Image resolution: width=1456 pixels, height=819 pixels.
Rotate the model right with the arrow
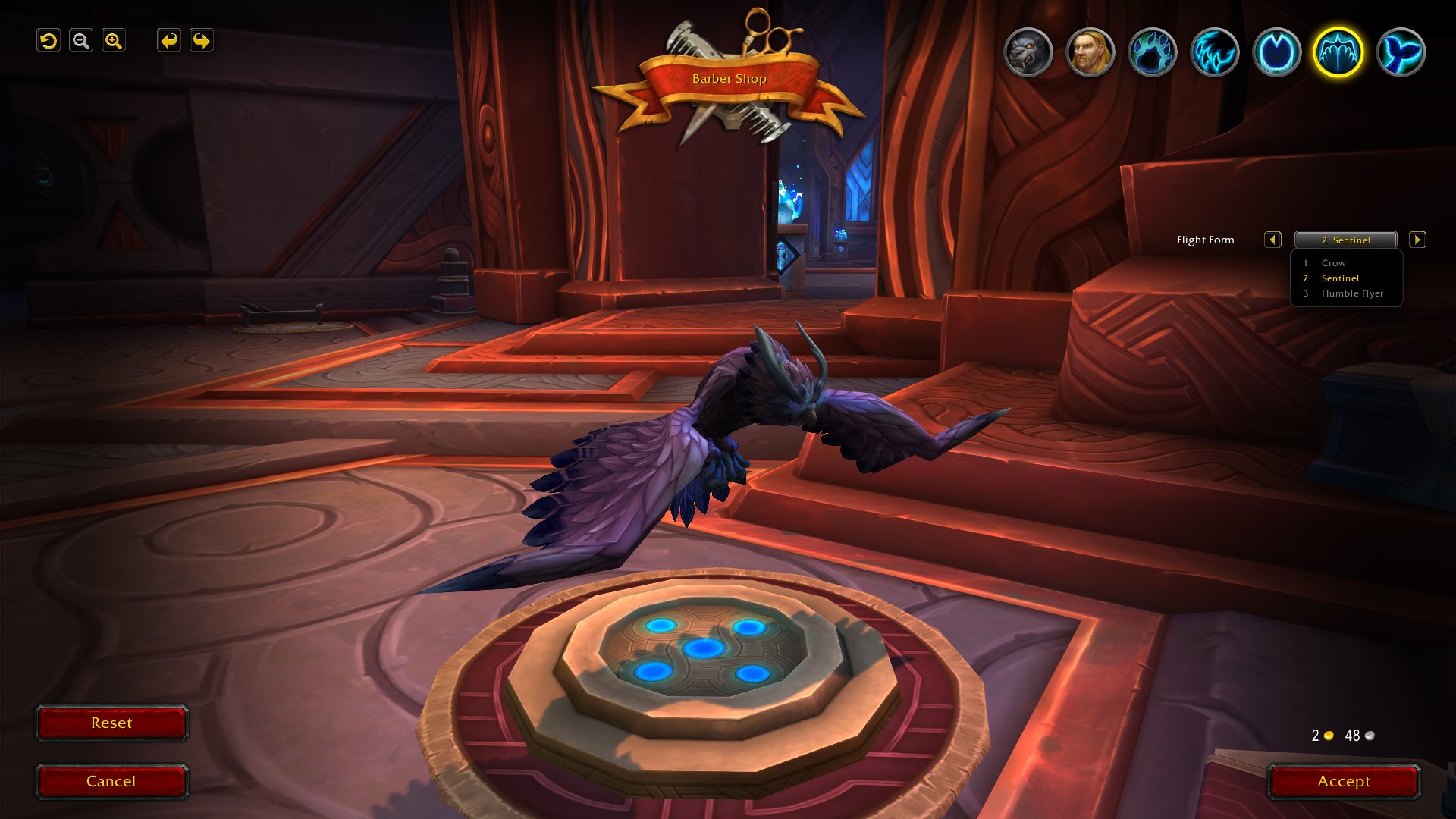(x=202, y=41)
